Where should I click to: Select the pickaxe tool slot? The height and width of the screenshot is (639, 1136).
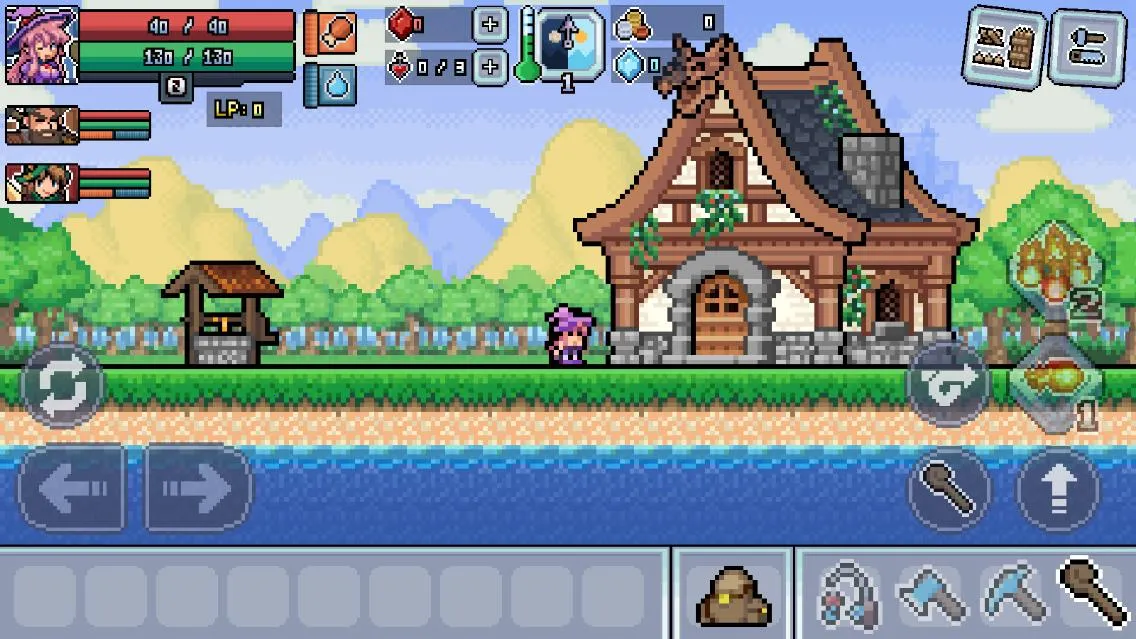coord(1012,595)
